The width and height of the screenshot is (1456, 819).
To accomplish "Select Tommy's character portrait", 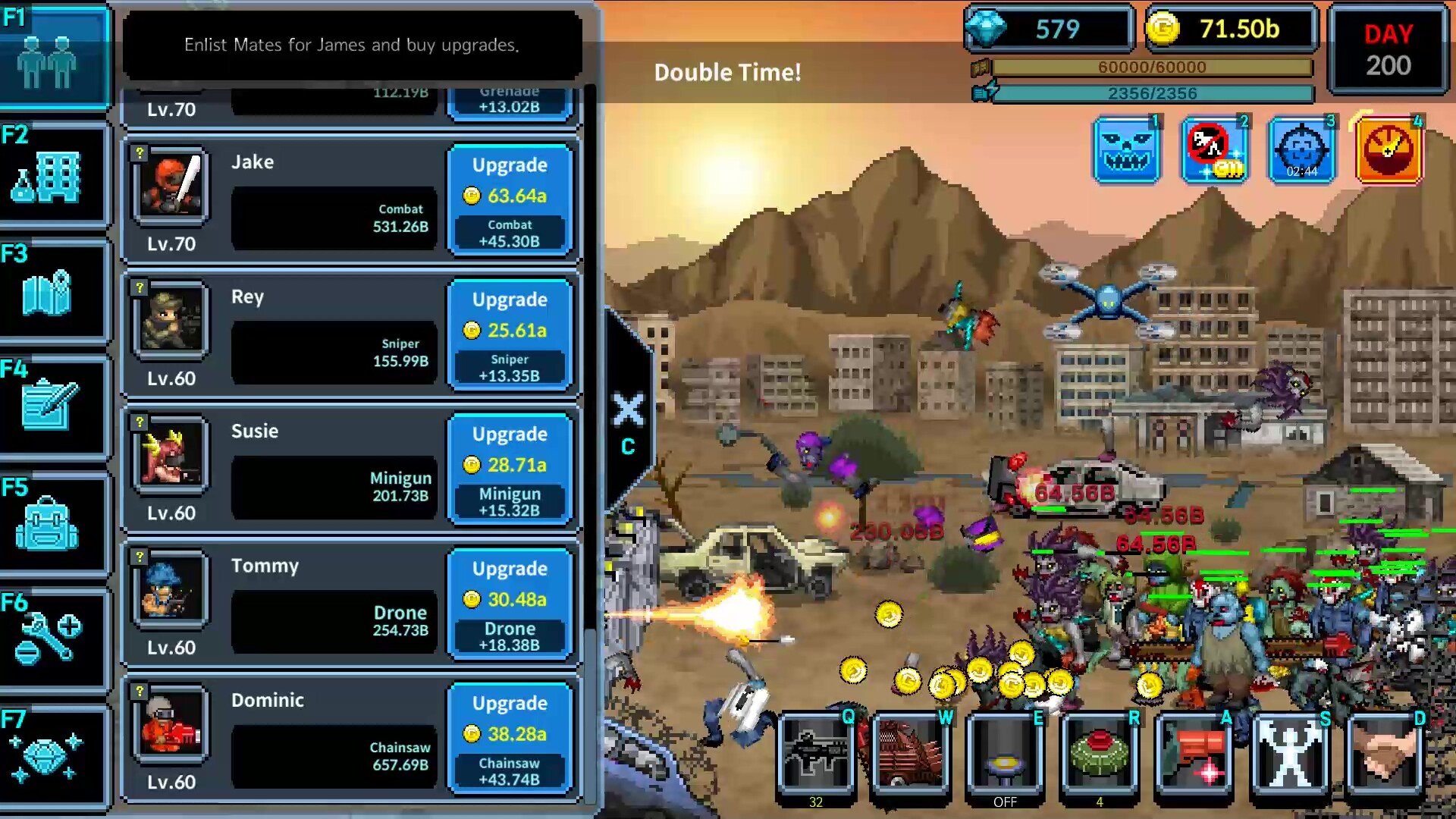I will [170, 589].
